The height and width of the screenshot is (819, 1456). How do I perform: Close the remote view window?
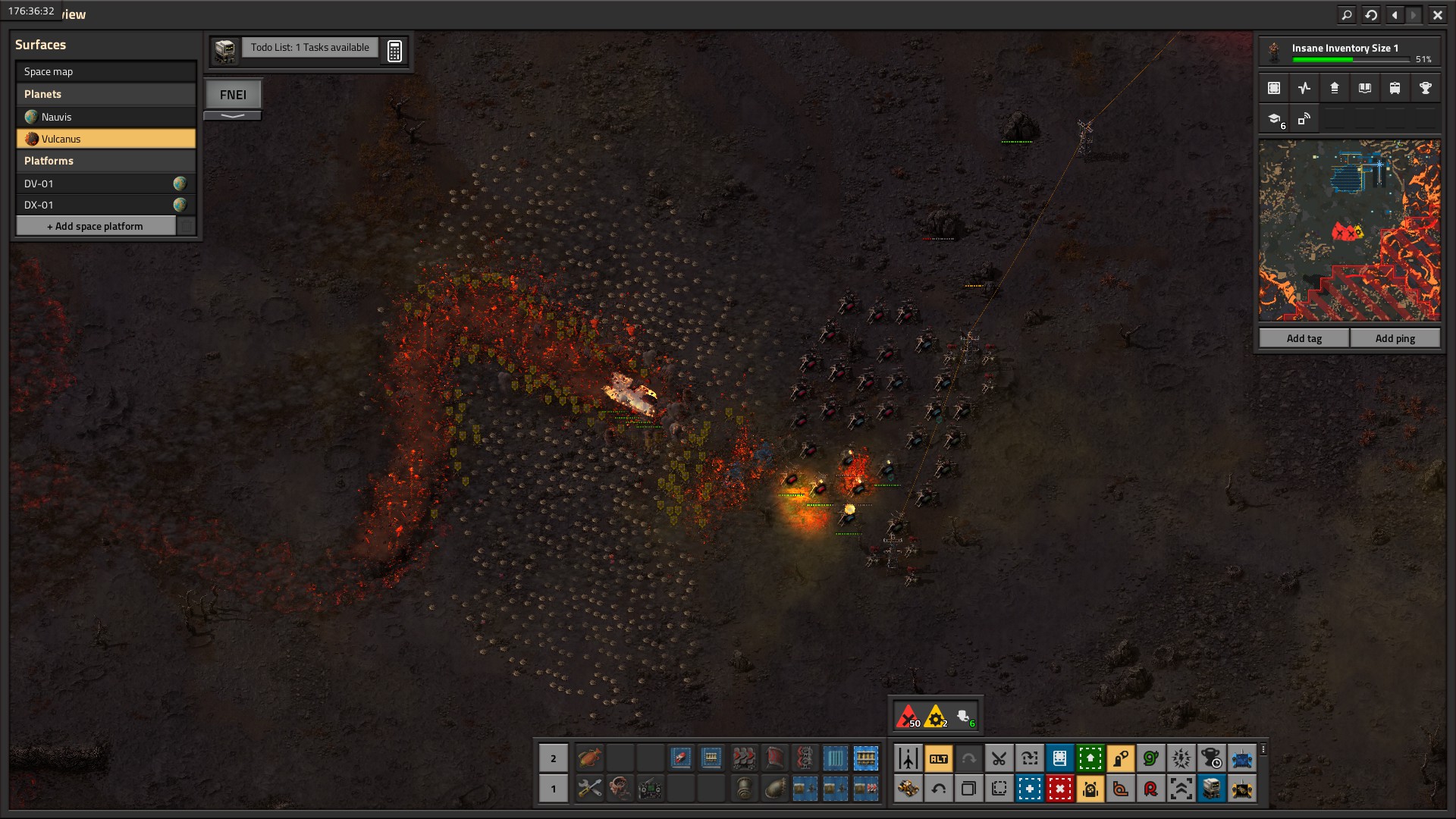[x=1437, y=14]
